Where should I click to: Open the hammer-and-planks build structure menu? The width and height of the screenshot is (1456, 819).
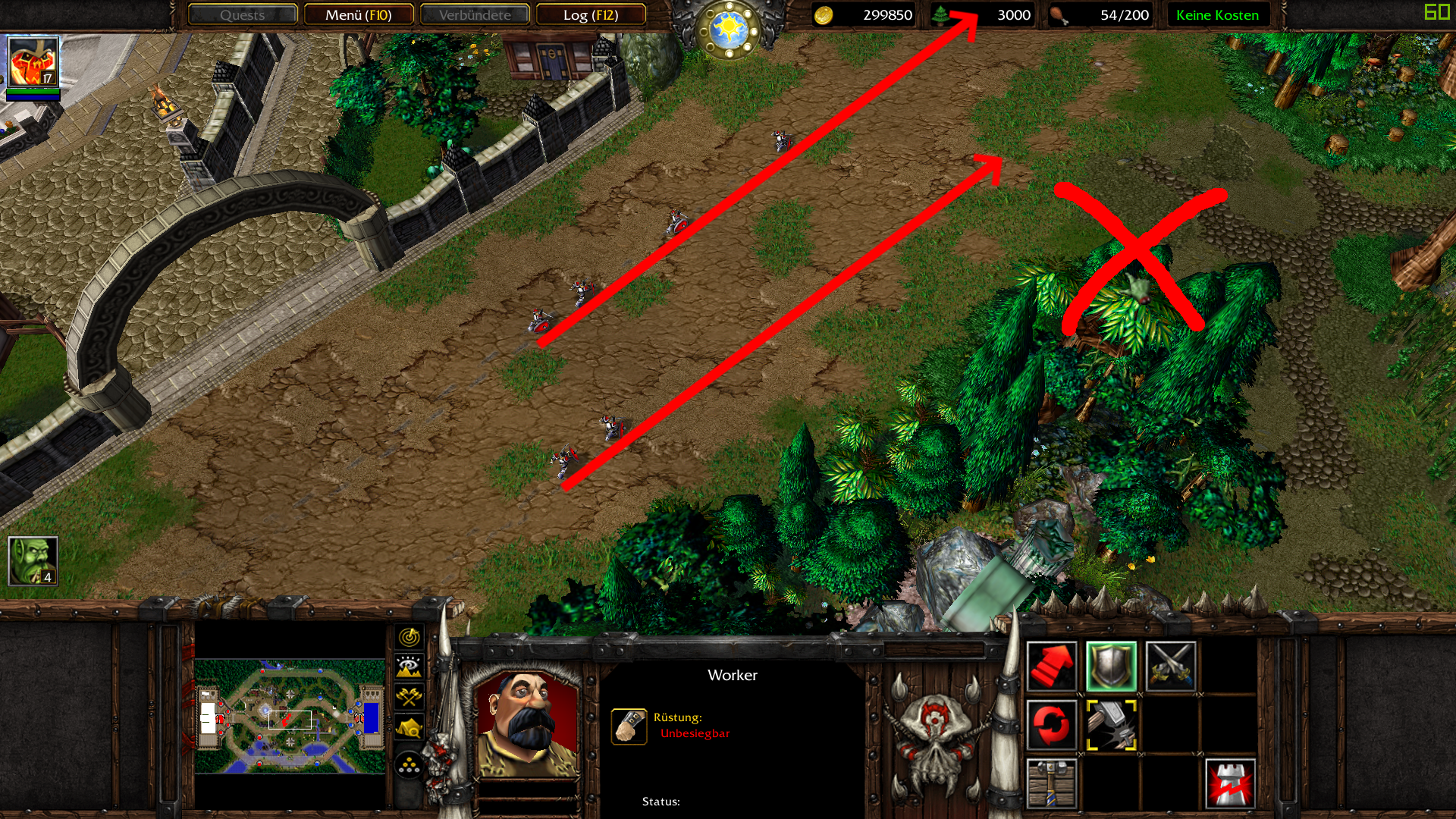1052,783
